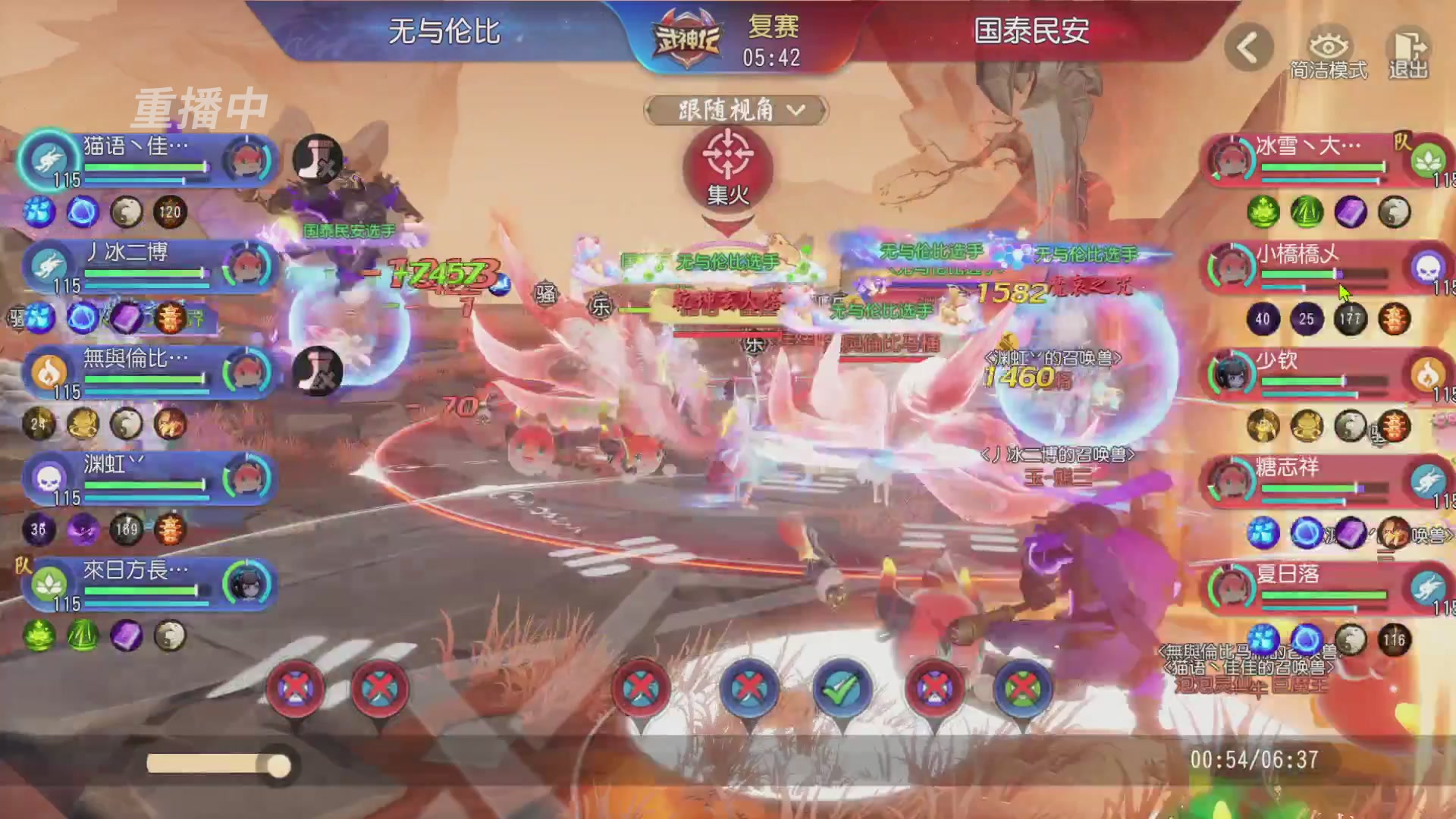Click the skull status icon beside 渊虹丶
Viewport: 1456px width, 819px height.
(x=47, y=476)
